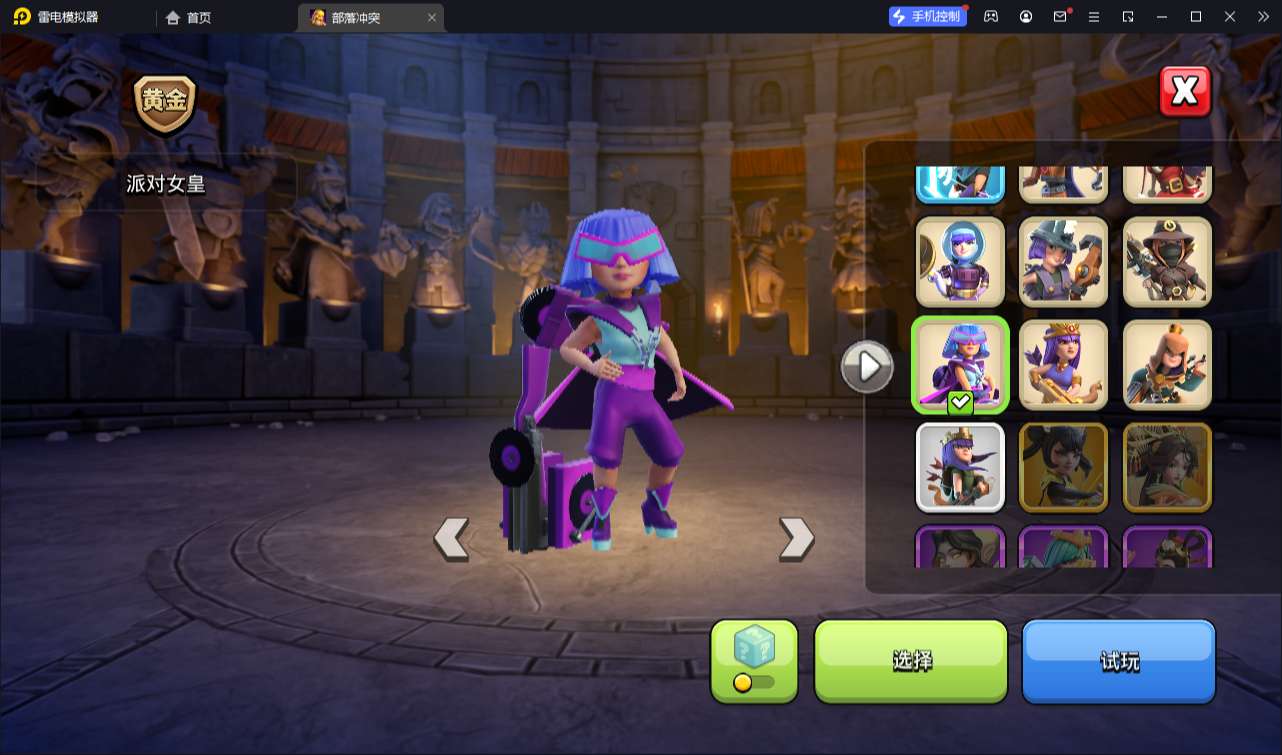
Task: Pick the hooded queen skin in teal armor
Action: [1167, 365]
